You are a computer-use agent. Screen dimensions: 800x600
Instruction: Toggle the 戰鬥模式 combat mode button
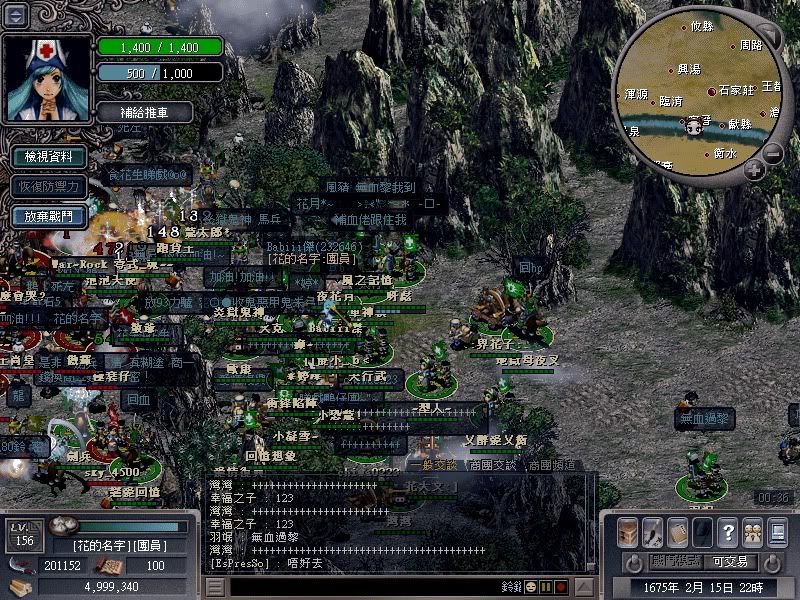(x=676, y=562)
